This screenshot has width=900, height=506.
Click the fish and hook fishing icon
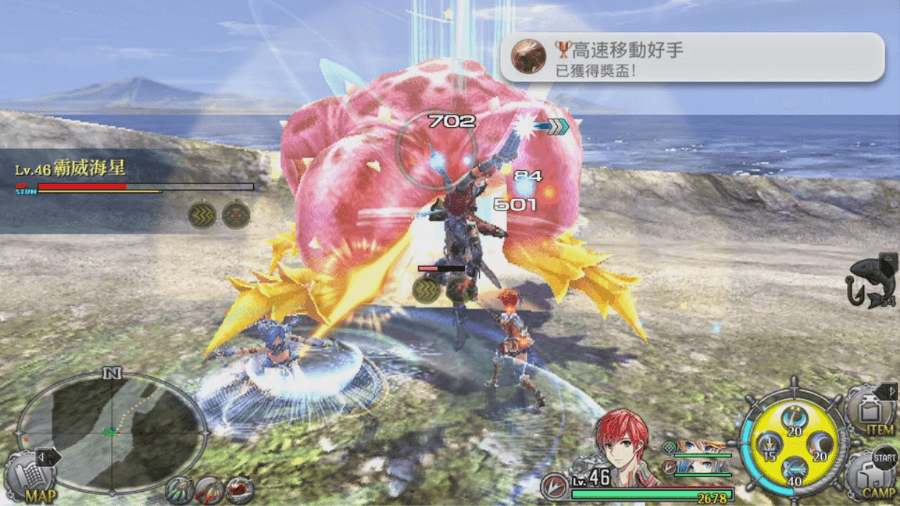pos(871,282)
